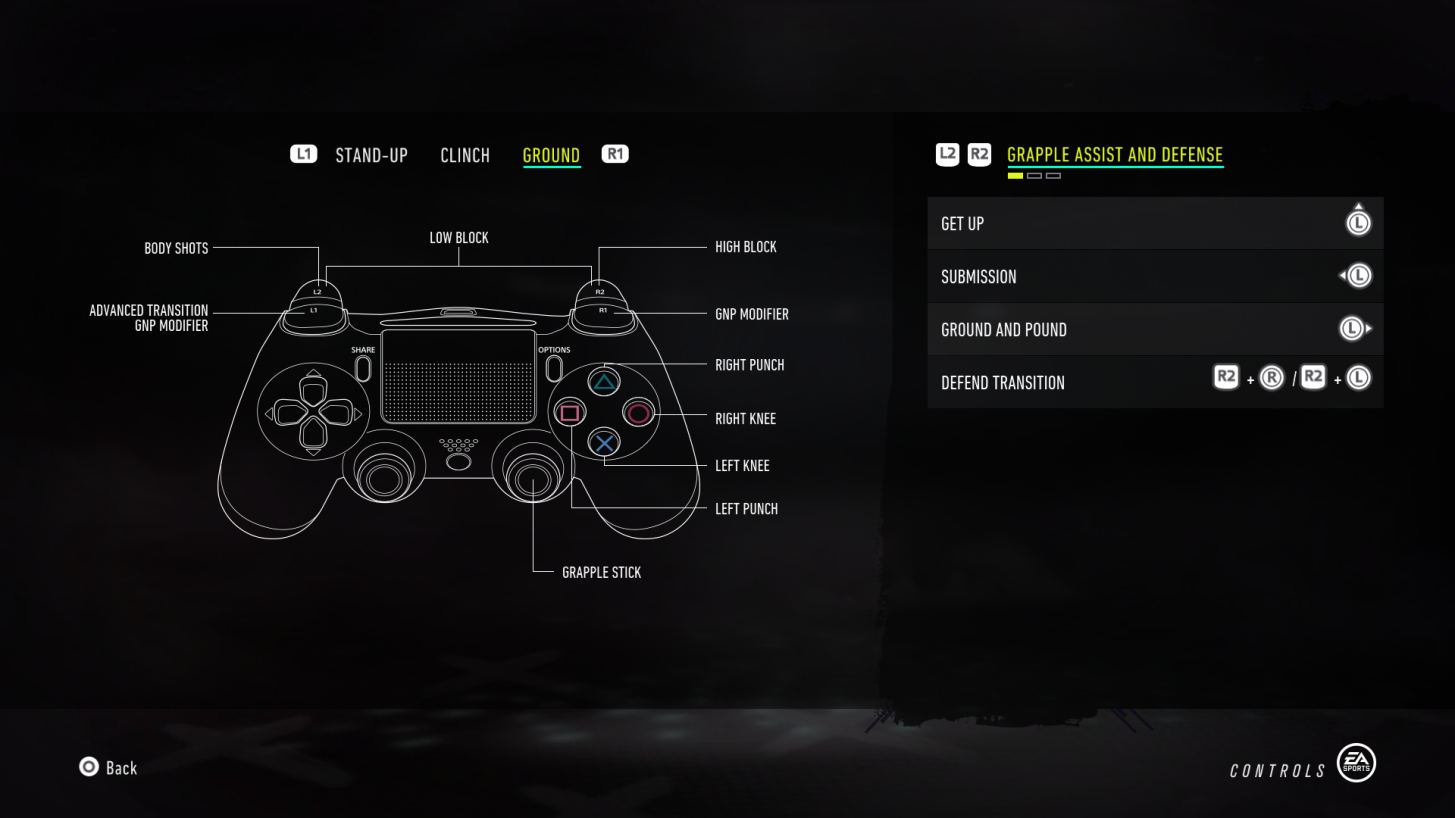Click the Square button for Left Punch
Image resolution: width=1455 pixels, height=818 pixels.
[569, 413]
